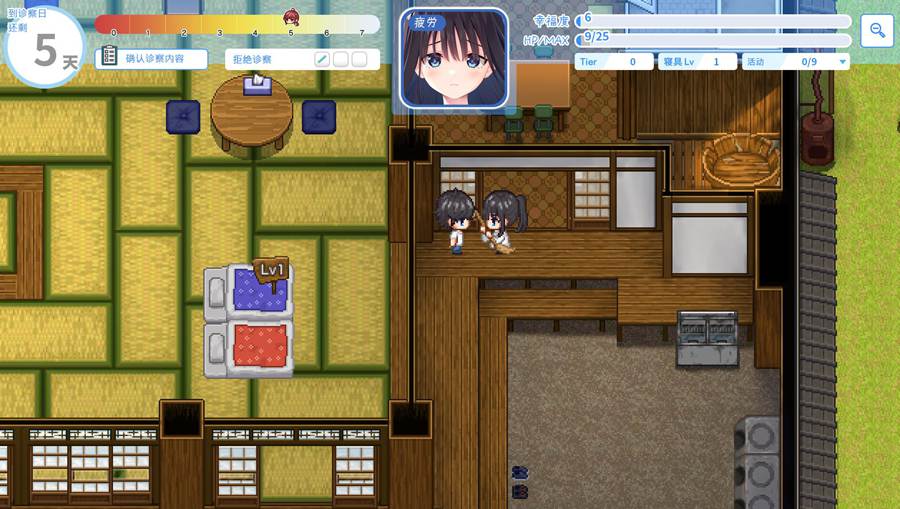Viewport: 900px width, 509px height.
Task: Click the 拒绝诊察 refuse examination control
Action: (267, 59)
